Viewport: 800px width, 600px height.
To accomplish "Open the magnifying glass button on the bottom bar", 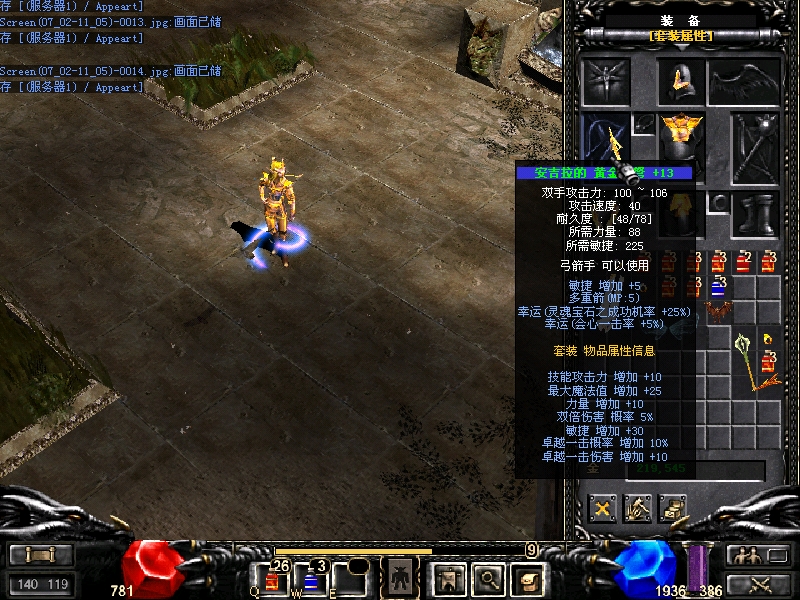I will tap(487, 578).
